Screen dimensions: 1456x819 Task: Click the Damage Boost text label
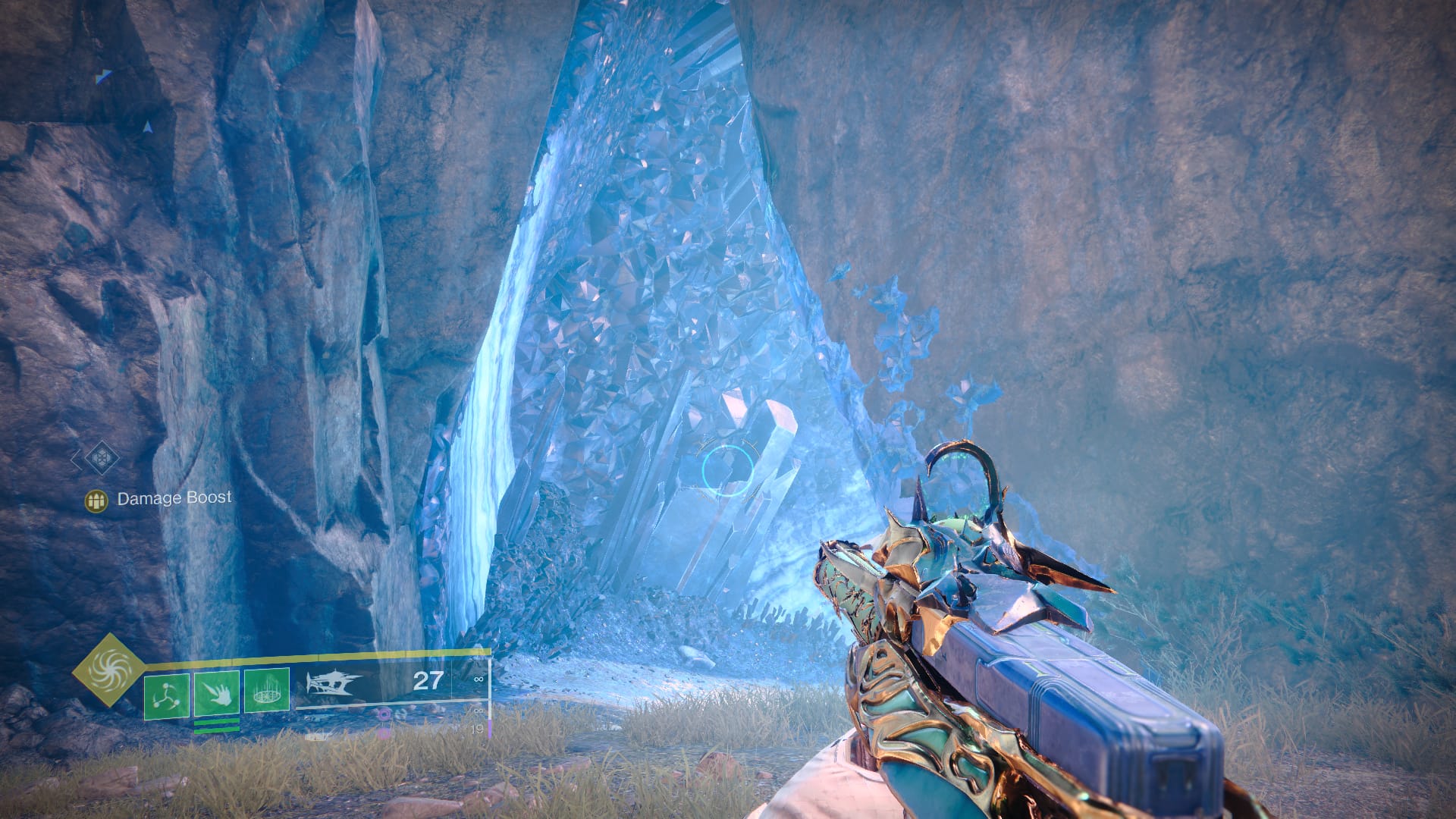tap(174, 500)
